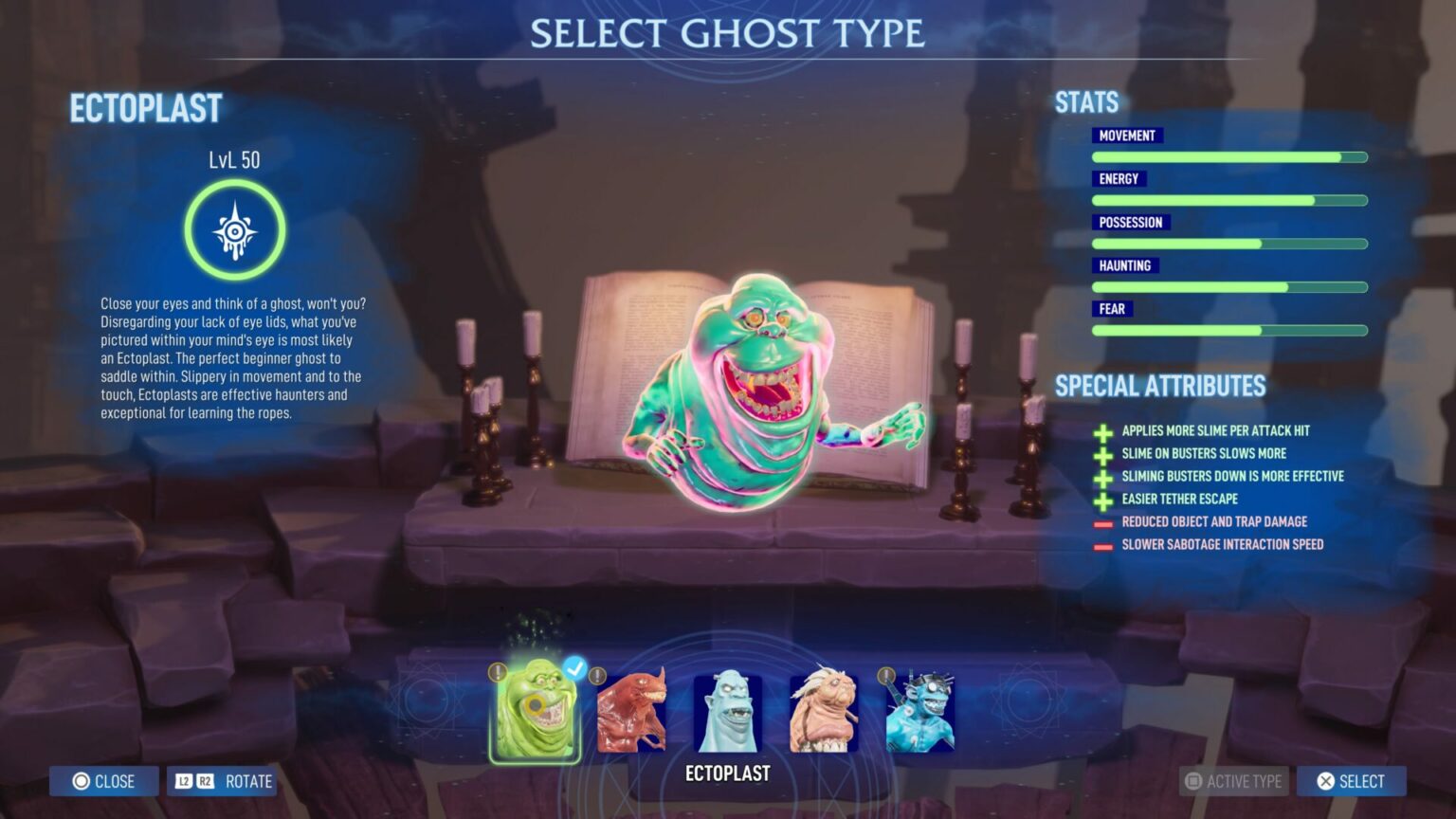Click the Fear stat bar
This screenshot has width=1456, height=819.
pos(1229,330)
